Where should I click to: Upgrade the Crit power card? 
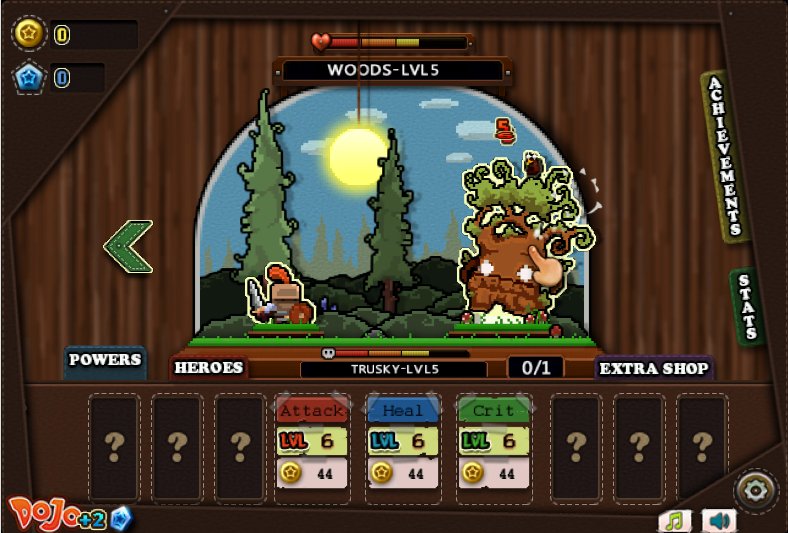tap(492, 441)
